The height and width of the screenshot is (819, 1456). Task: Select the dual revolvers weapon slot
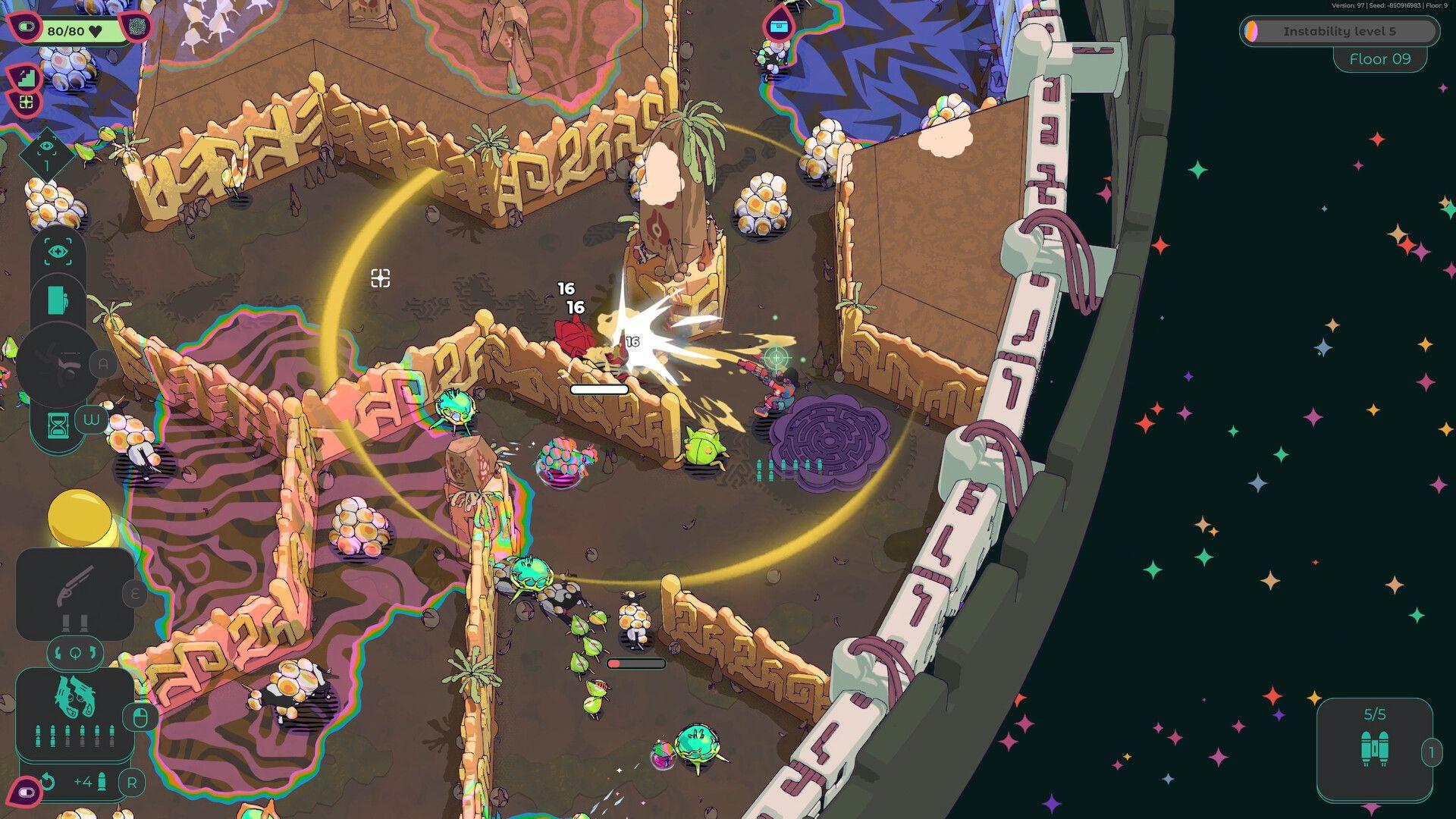pos(76,695)
